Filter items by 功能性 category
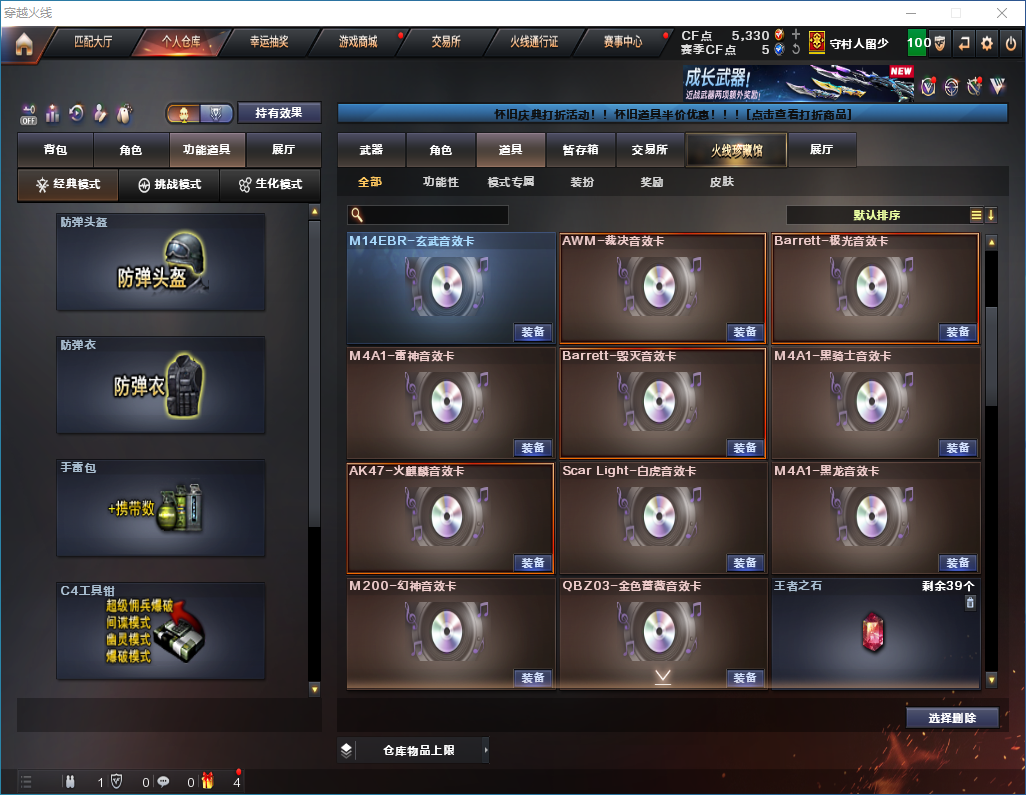The width and height of the screenshot is (1026, 795). click(x=440, y=182)
